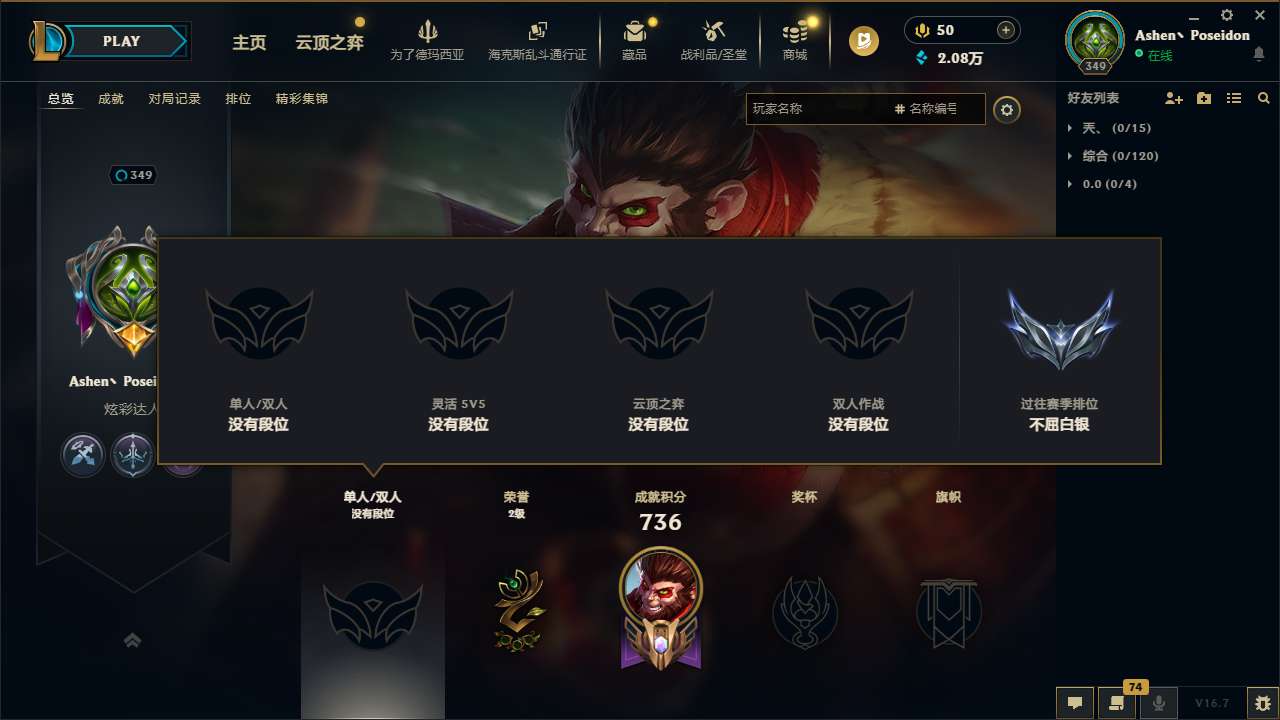Open chat using the speech bubble icon

click(1073, 703)
